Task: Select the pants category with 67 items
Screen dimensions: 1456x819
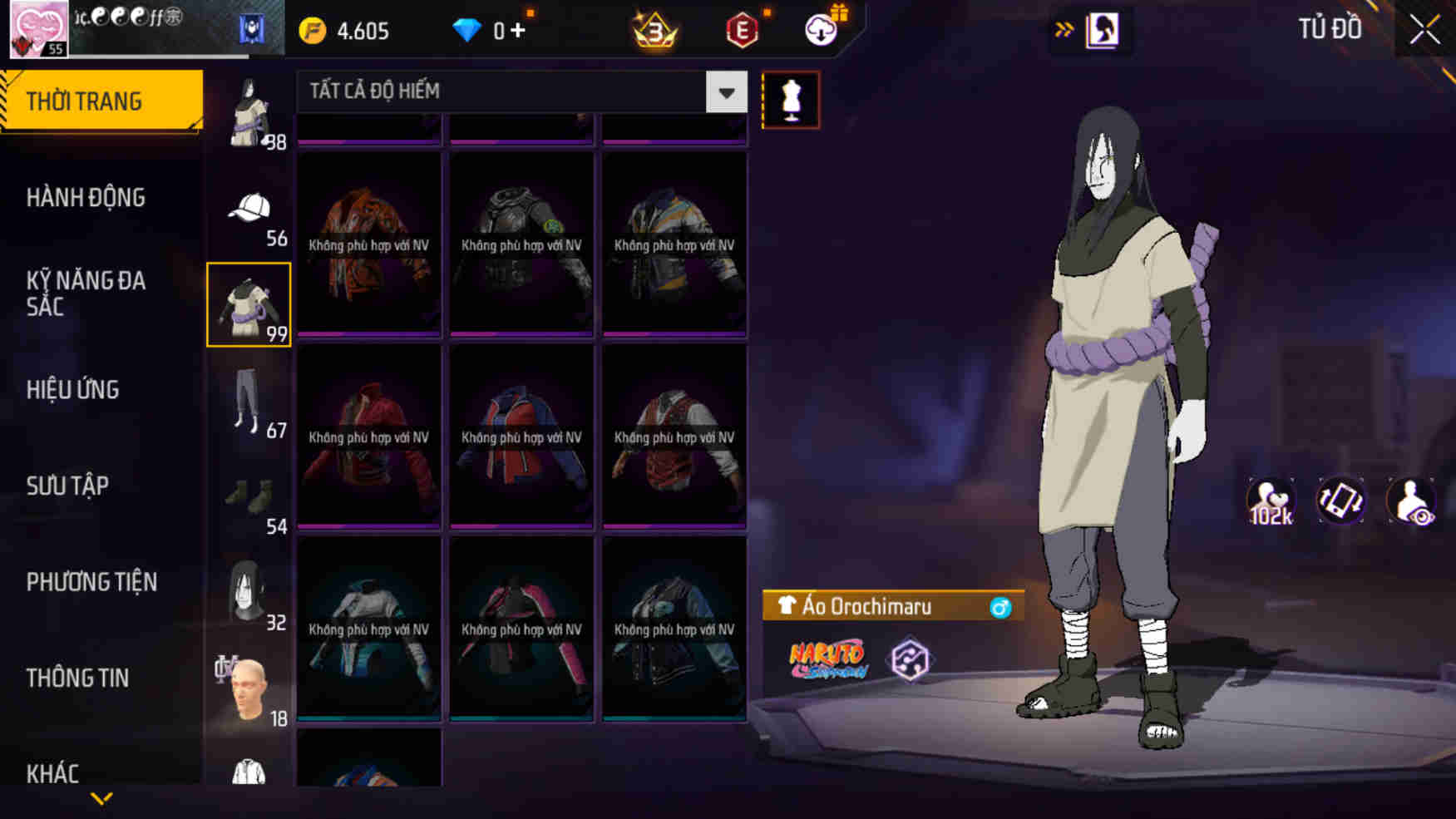Action: 248,399
